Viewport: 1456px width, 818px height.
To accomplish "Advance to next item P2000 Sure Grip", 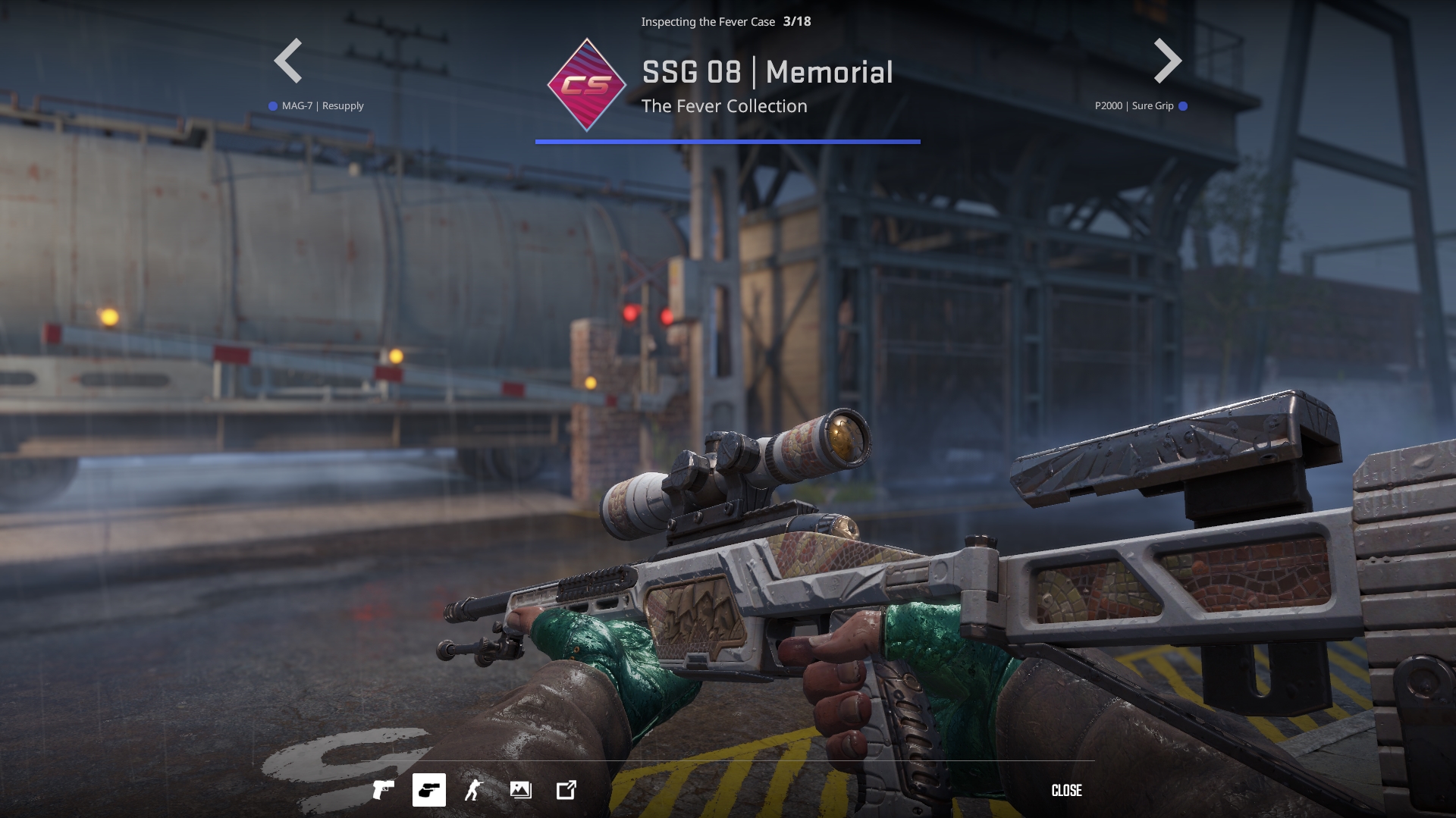I will (1167, 61).
